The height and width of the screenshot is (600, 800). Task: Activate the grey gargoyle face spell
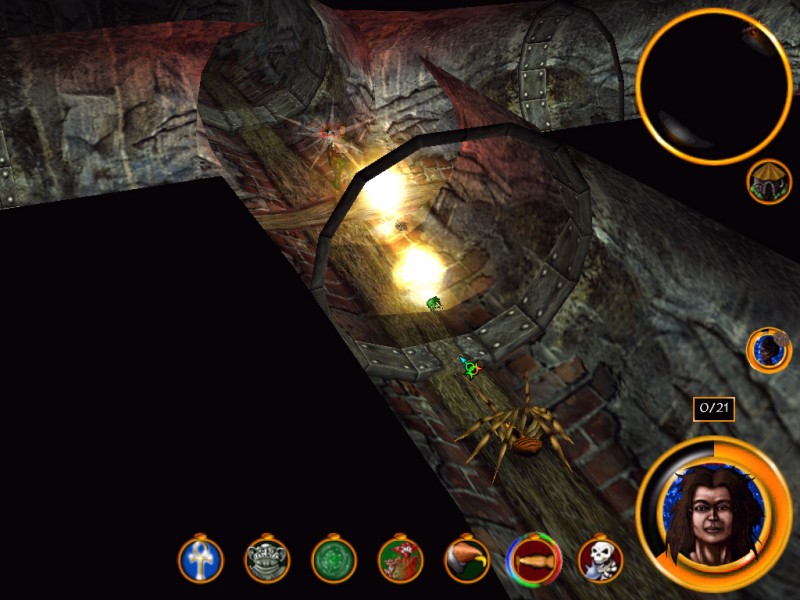pos(267,561)
